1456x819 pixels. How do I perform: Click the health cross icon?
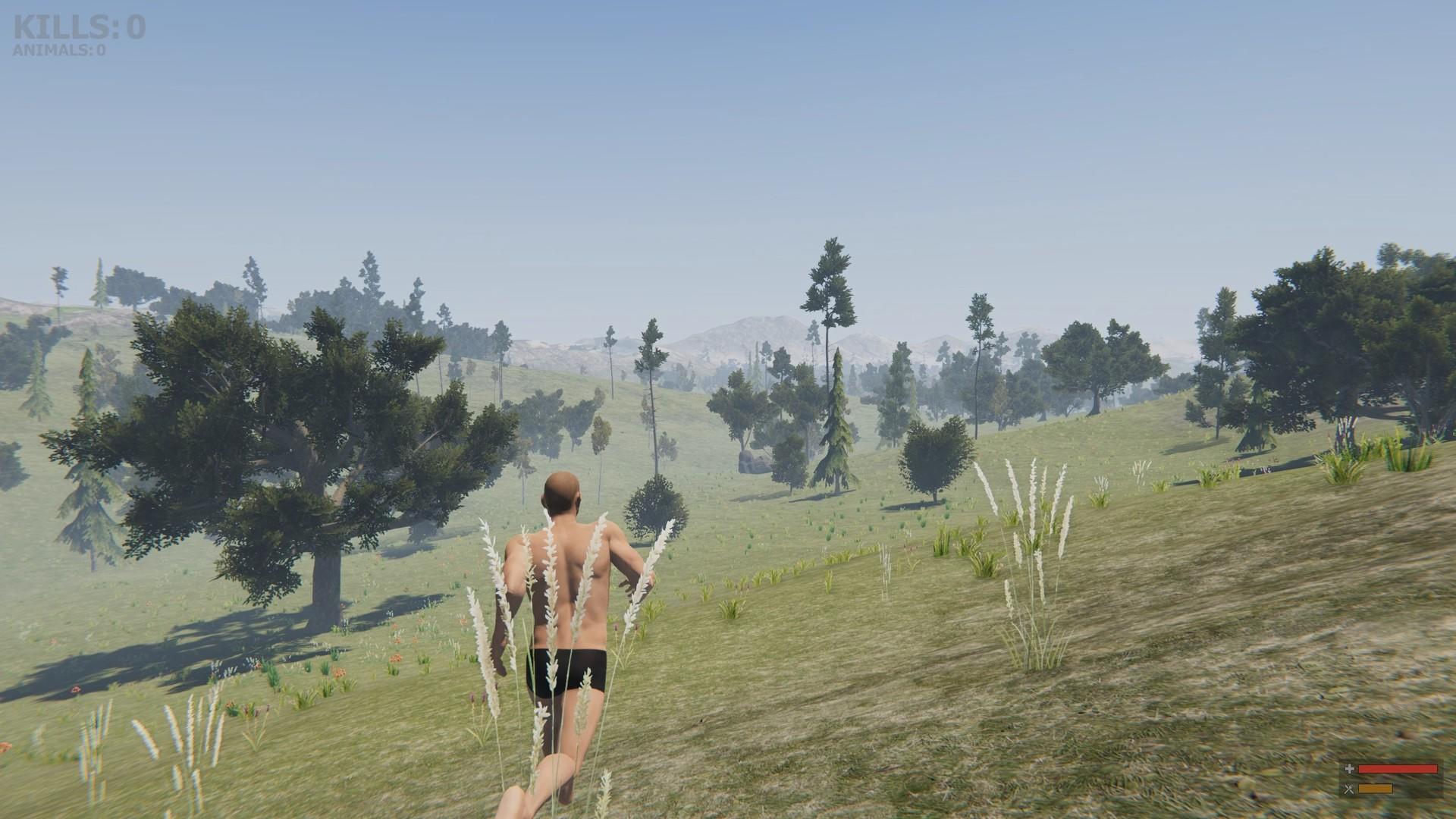click(1350, 769)
